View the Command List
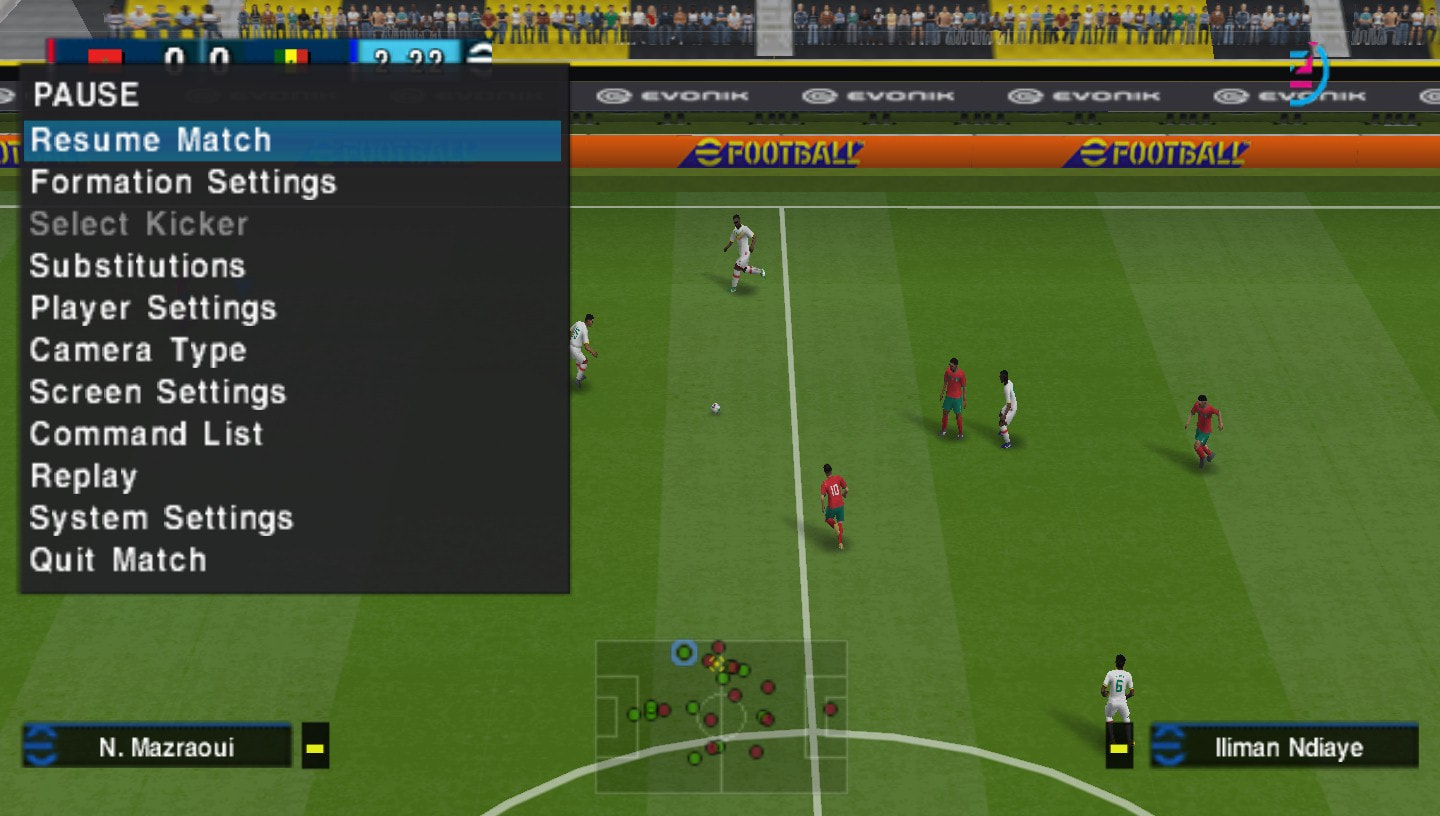 click(x=148, y=434)
